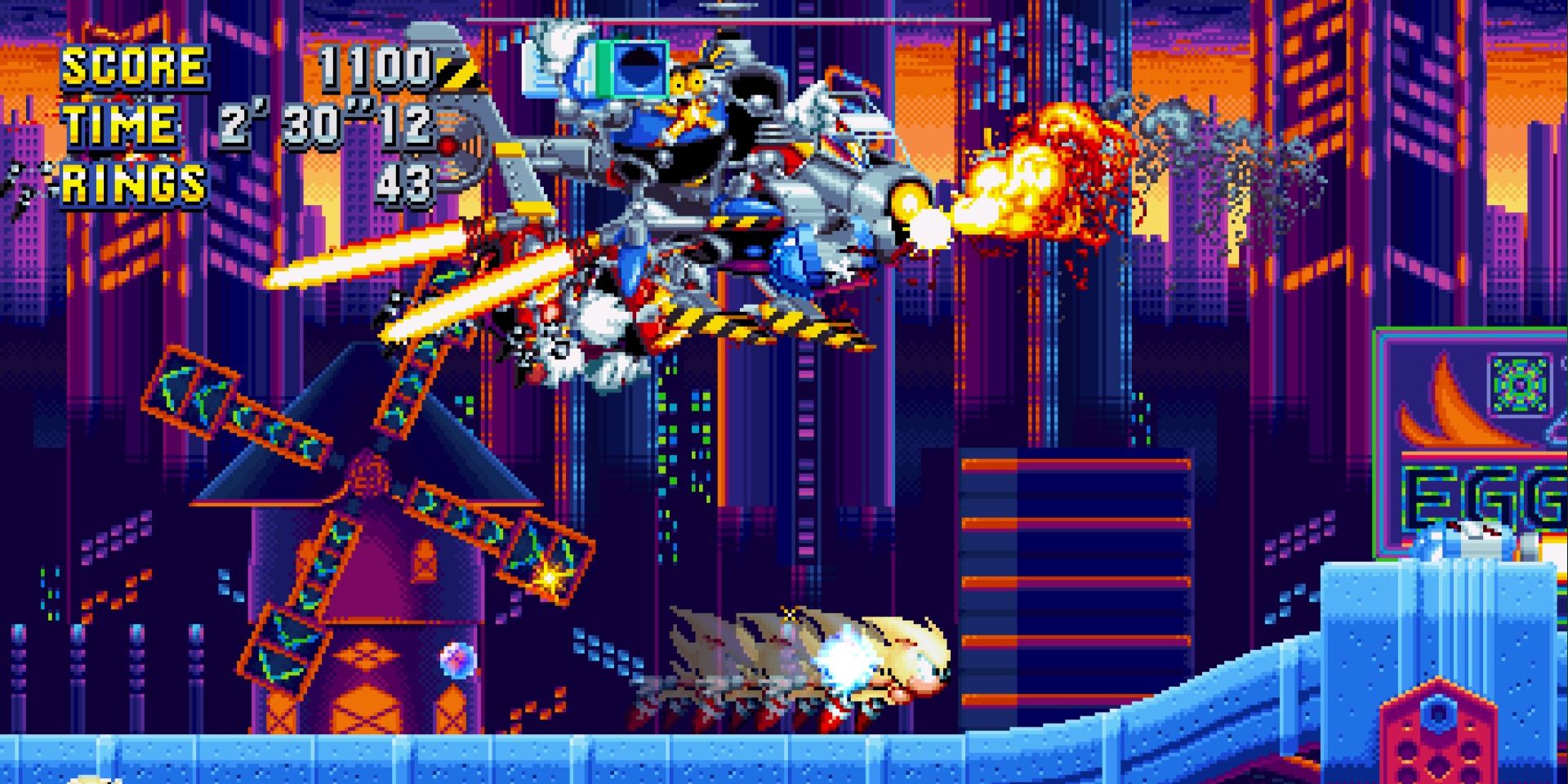
Task: Select the yellow SCORE text icon
Action: click(135, 67)
